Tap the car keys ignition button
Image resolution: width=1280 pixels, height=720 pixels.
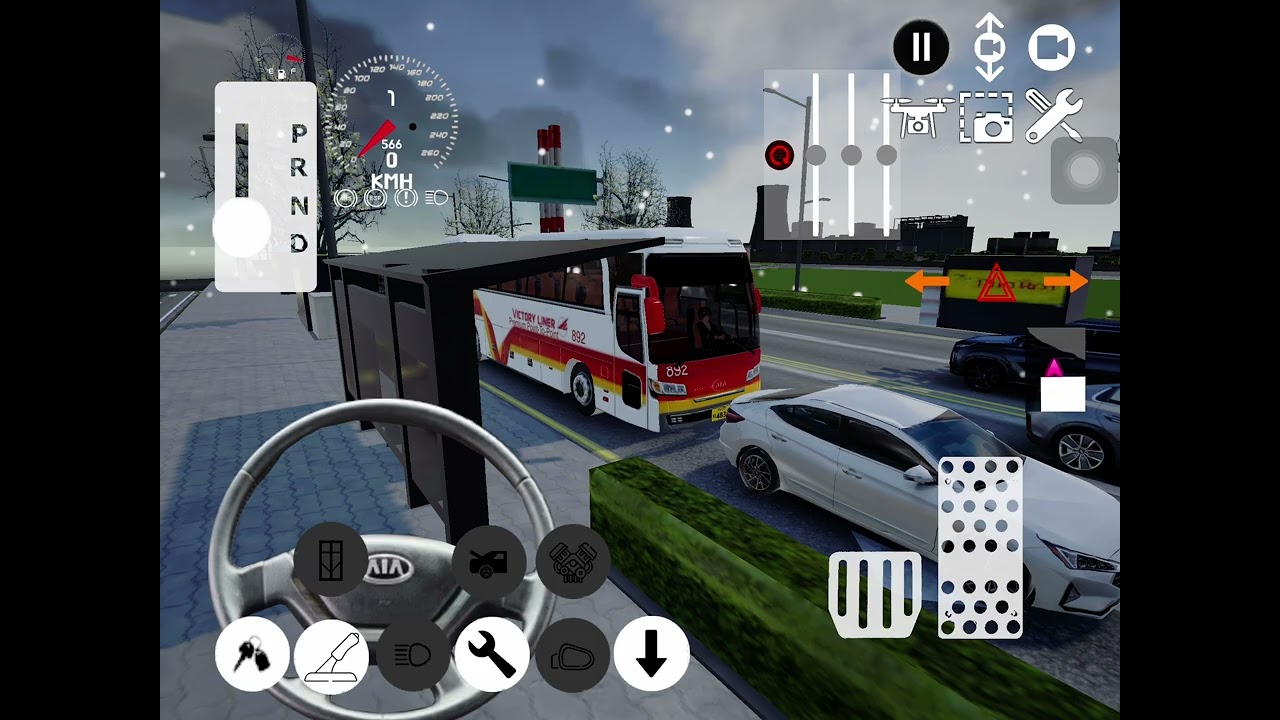(252, 655)
